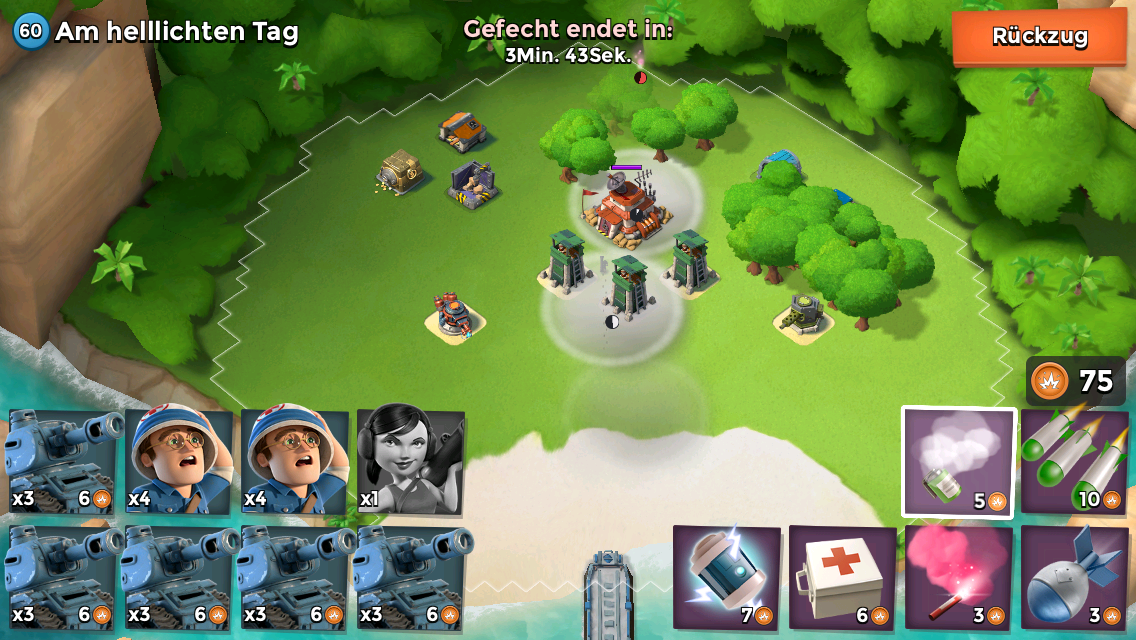Select the greyed-out heroine card

[x=410, y=460]
